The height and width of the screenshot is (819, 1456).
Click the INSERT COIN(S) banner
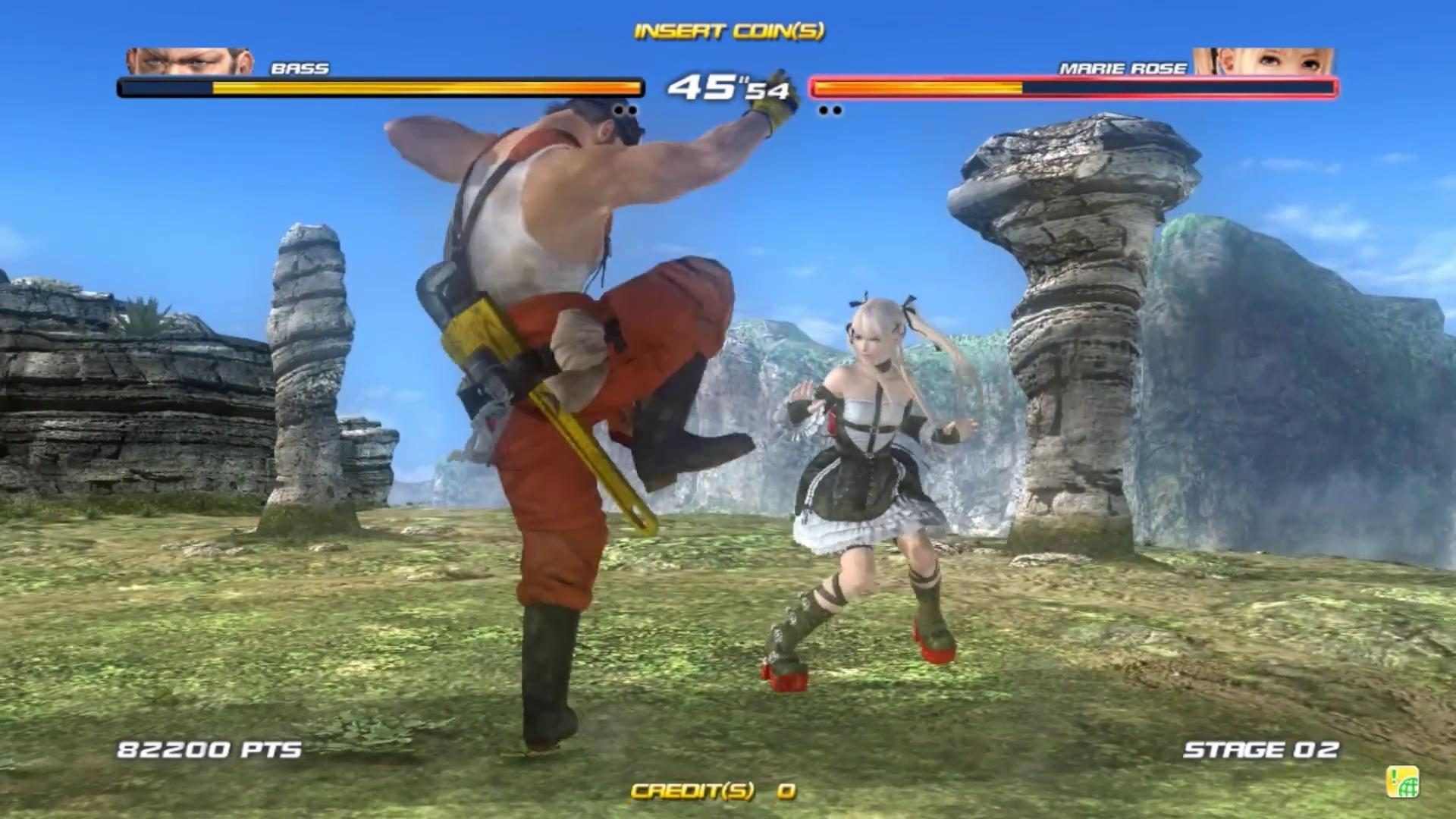click(728, 32)
